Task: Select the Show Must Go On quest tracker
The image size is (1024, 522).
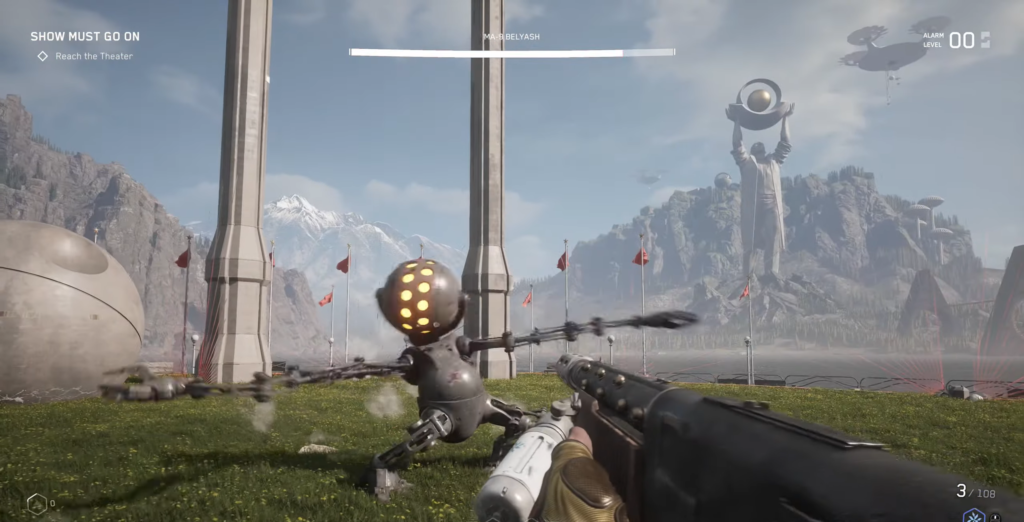Action: (x=85, y=37)
